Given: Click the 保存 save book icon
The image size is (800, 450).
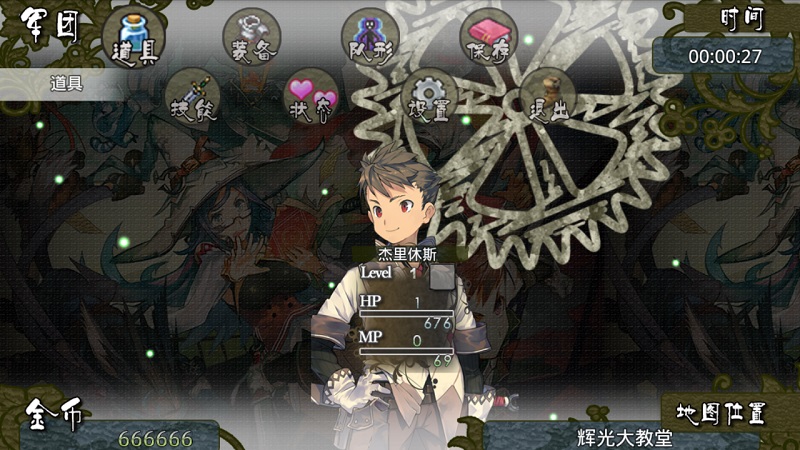Looking at the screenshot, I should pos(489,37).
